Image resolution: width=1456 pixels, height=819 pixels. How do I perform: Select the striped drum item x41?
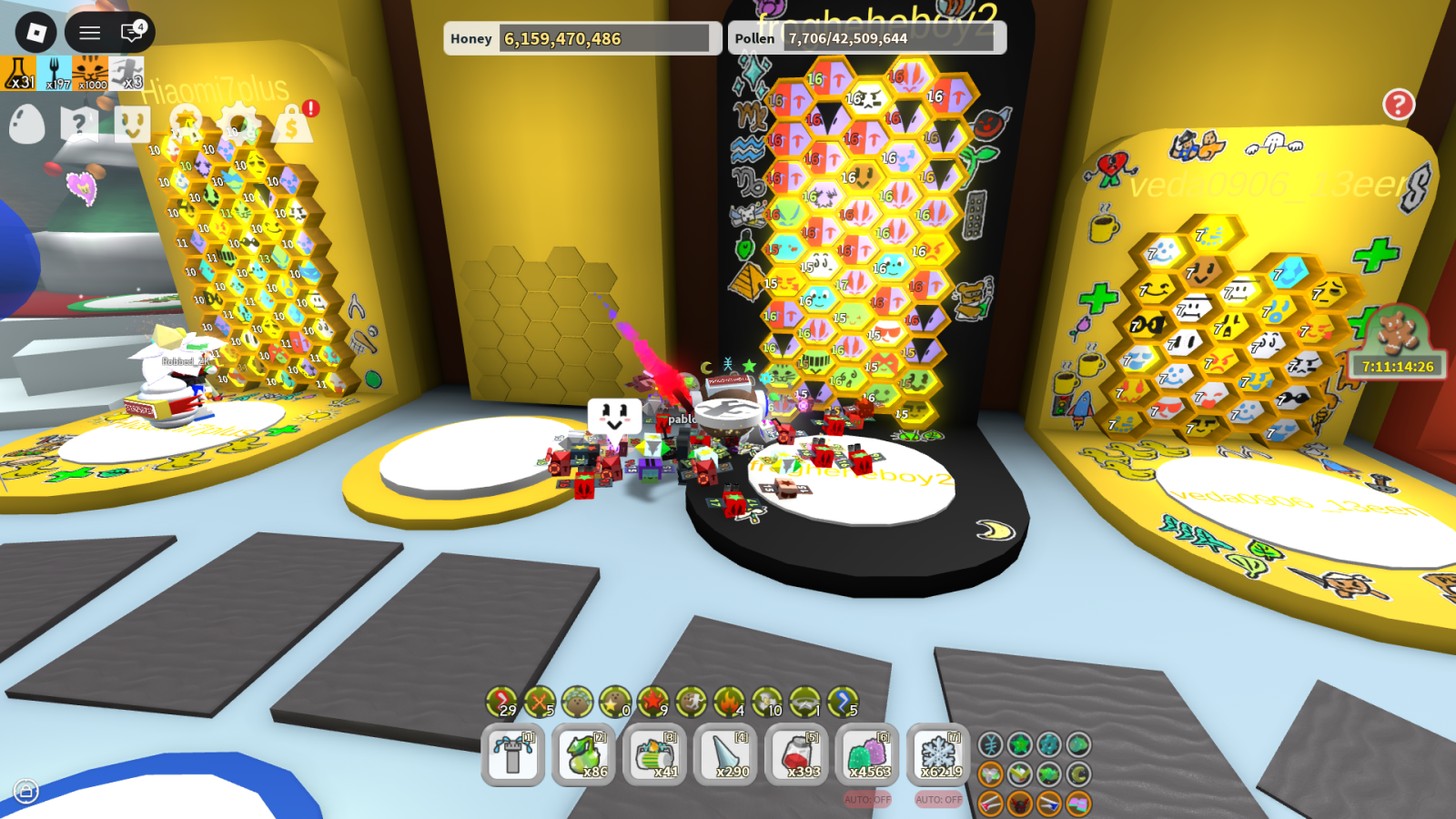tap(655, 754)
